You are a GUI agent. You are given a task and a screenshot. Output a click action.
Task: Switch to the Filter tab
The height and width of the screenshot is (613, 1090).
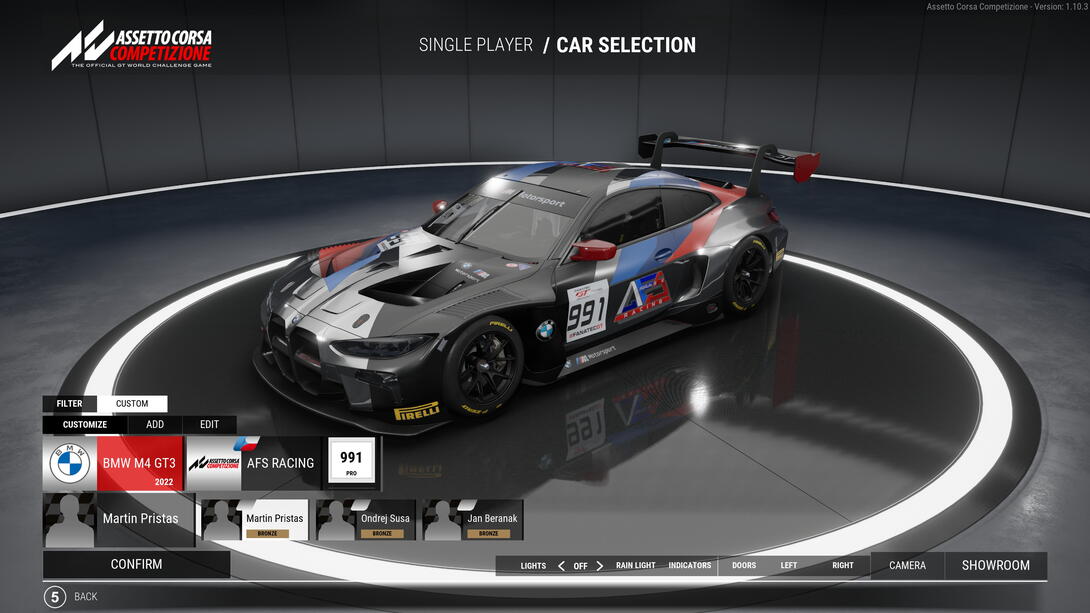(x=70, y=404)
